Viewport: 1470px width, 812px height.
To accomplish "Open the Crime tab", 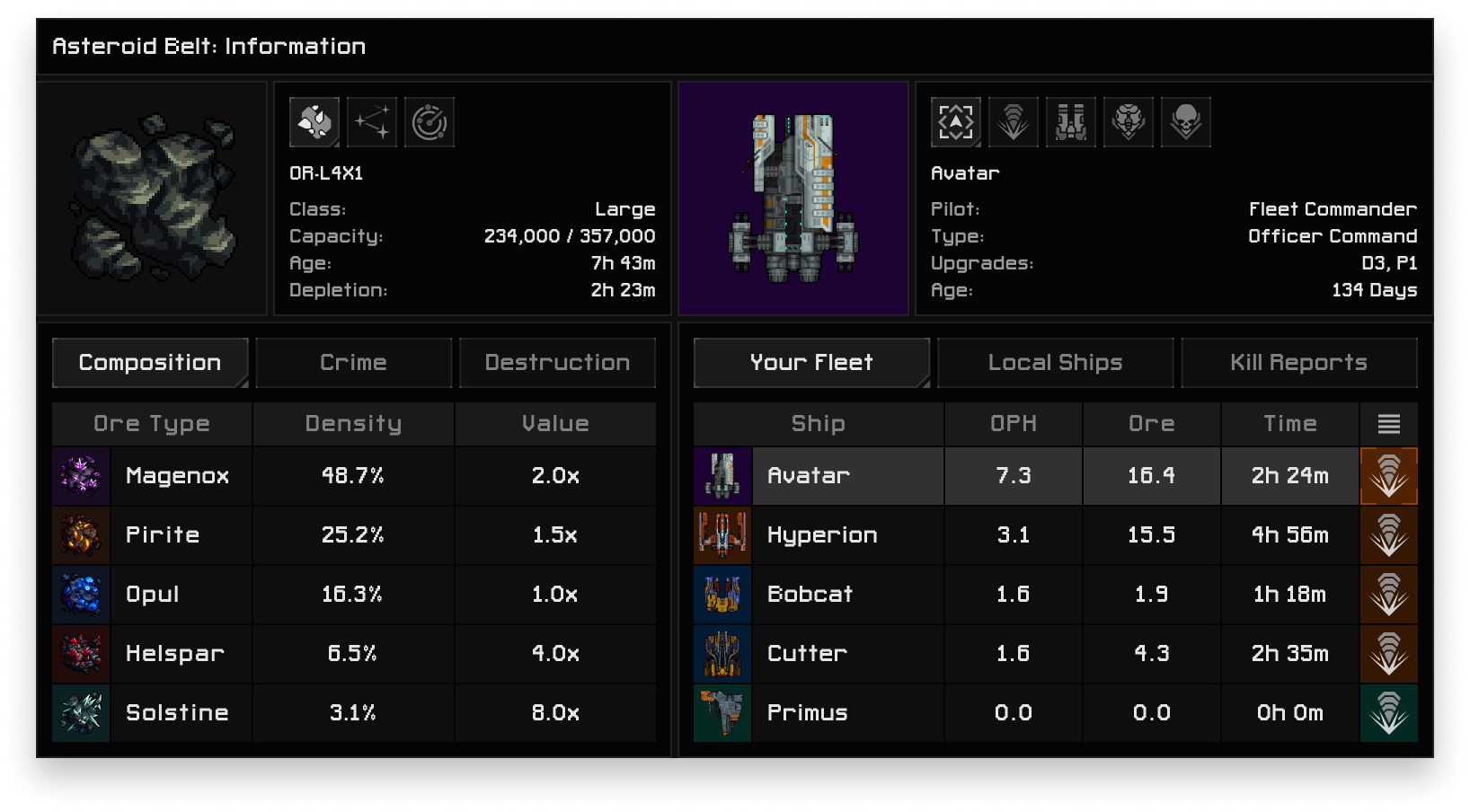I will point(353,363).
